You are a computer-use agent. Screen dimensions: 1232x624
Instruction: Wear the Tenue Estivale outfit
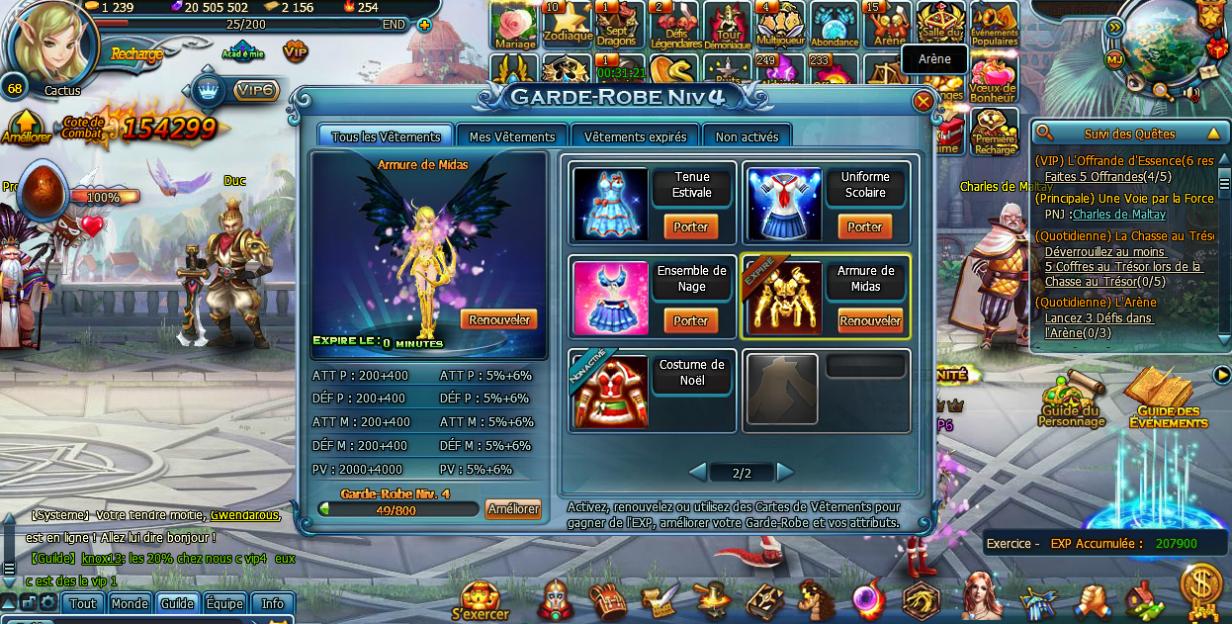point(690,227)
